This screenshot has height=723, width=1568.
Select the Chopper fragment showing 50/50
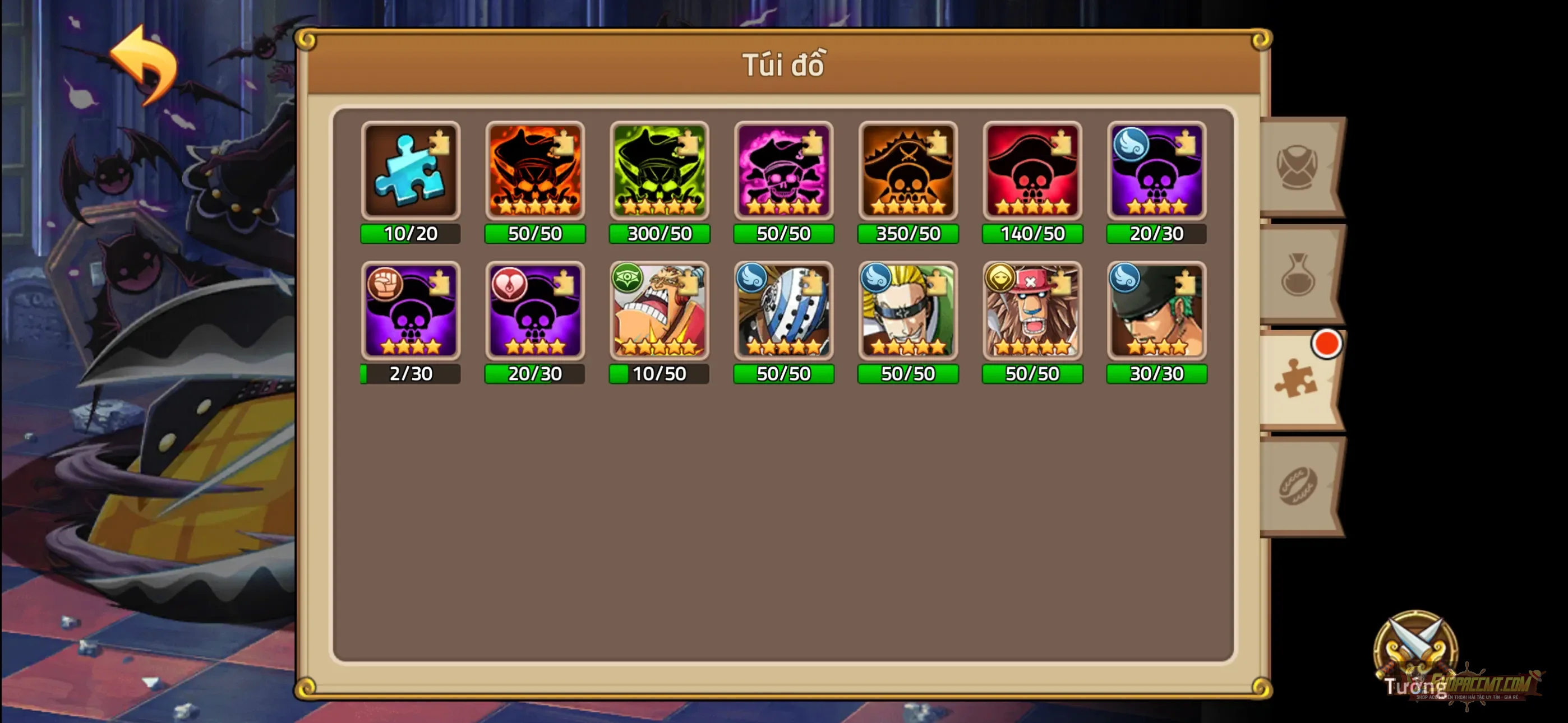point(1032,312)
